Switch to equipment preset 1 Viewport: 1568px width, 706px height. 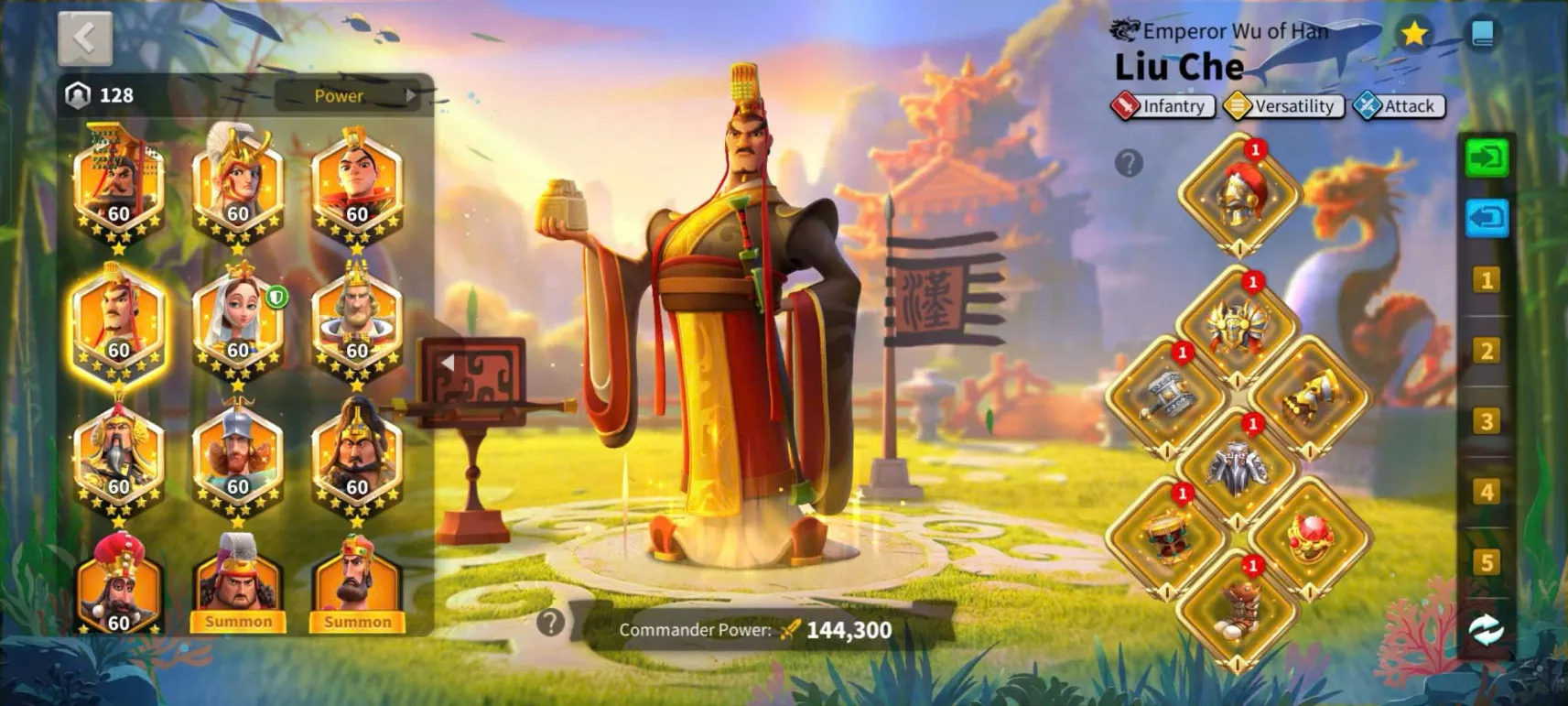pyautogui.click(x=1487, y=280)
